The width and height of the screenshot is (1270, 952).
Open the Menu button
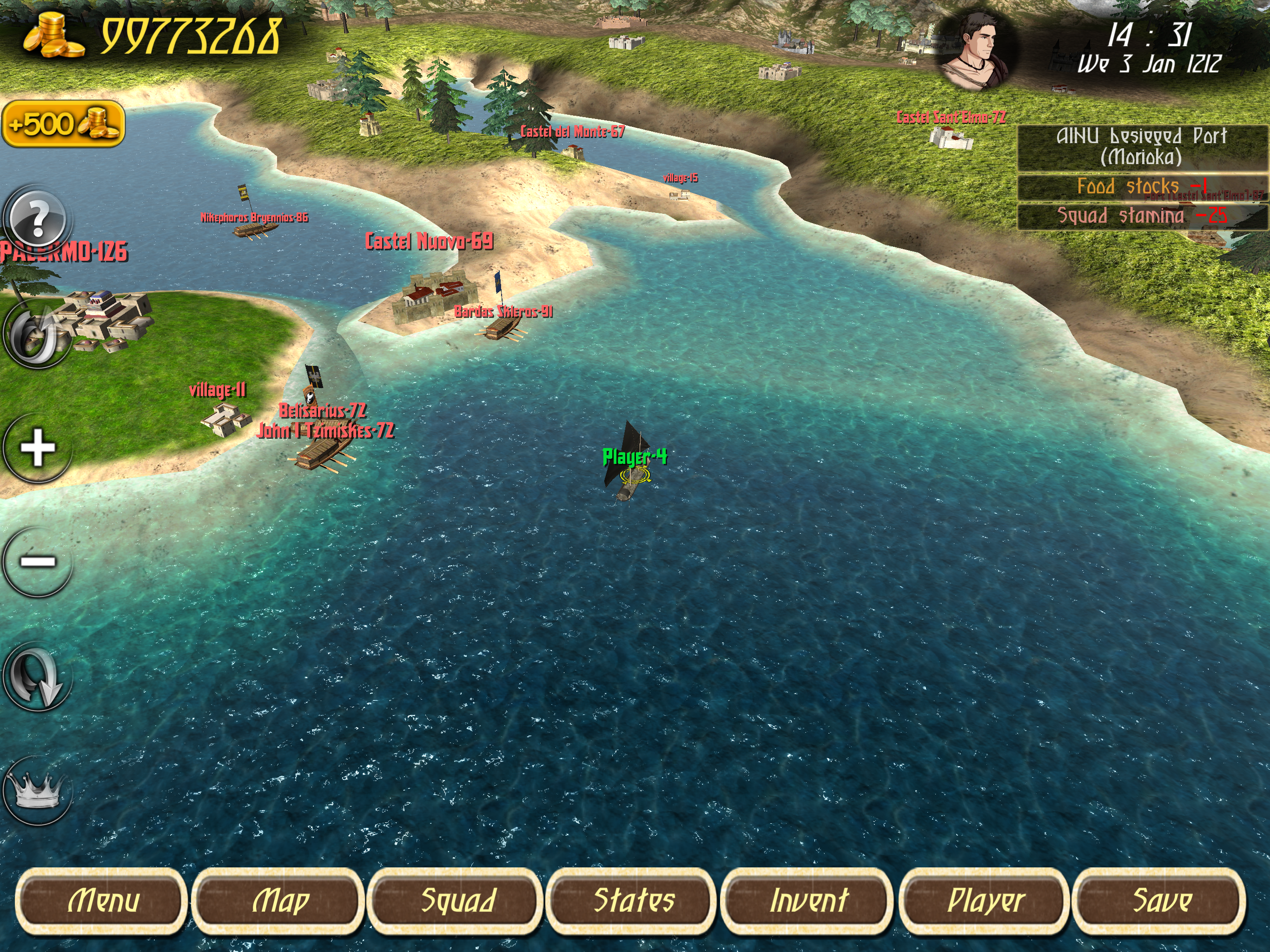[x=102, y=900]
